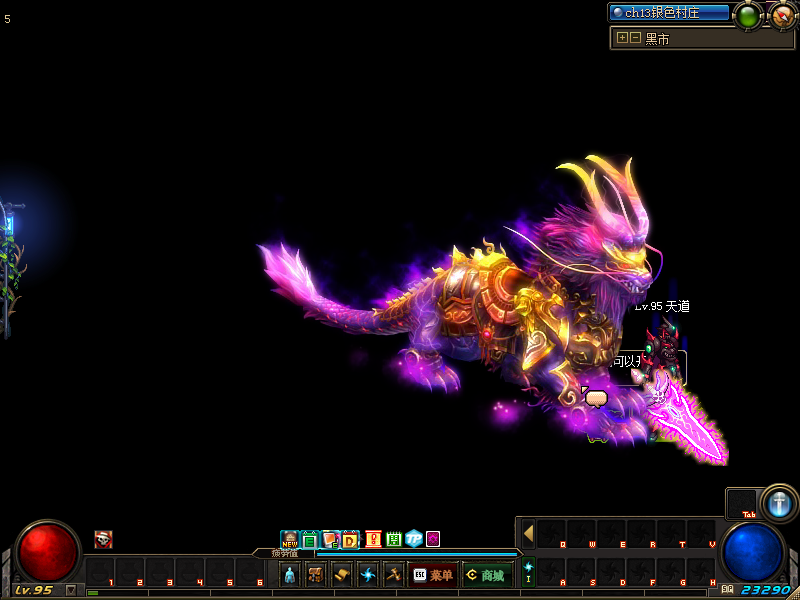
Task: Zoom out minimap with minus button
Action: (634, 38)
